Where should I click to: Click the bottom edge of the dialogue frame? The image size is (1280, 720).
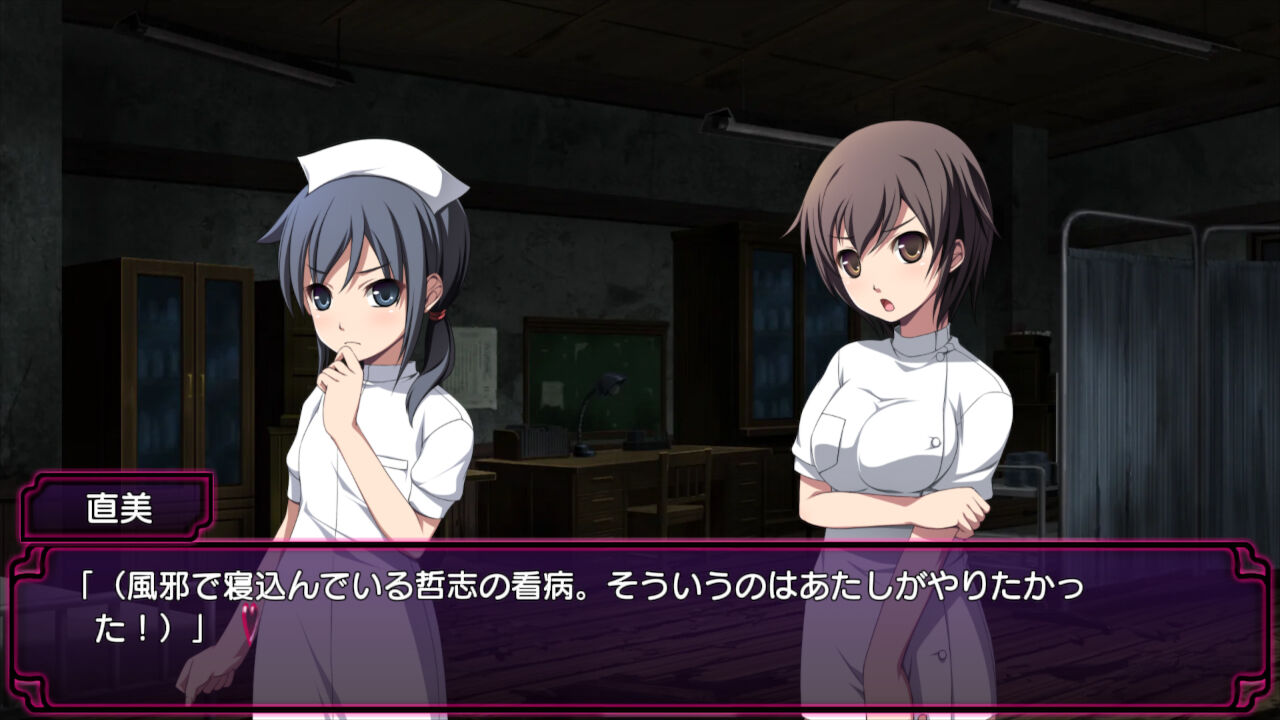[x=640, y=703]
